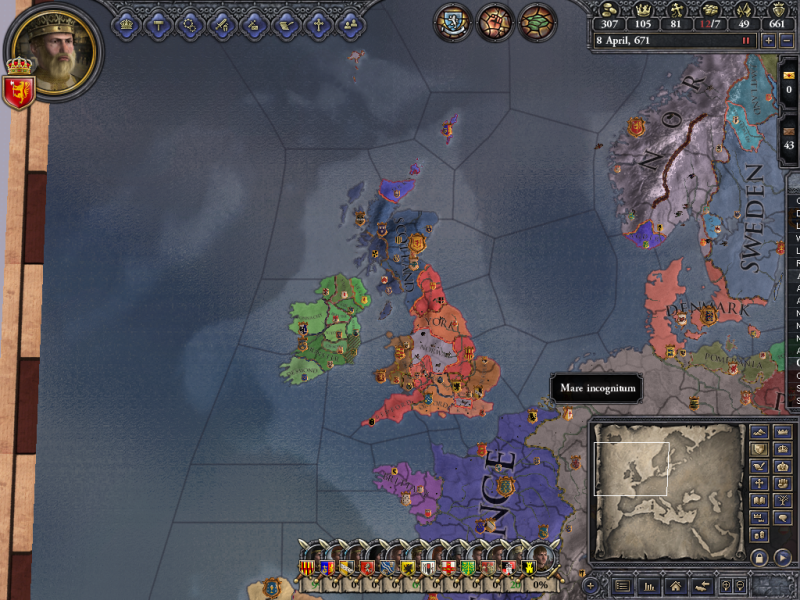
Task: Activate the independent realms shield map mode
Action: pyautogui.click(x=757, y=449)
